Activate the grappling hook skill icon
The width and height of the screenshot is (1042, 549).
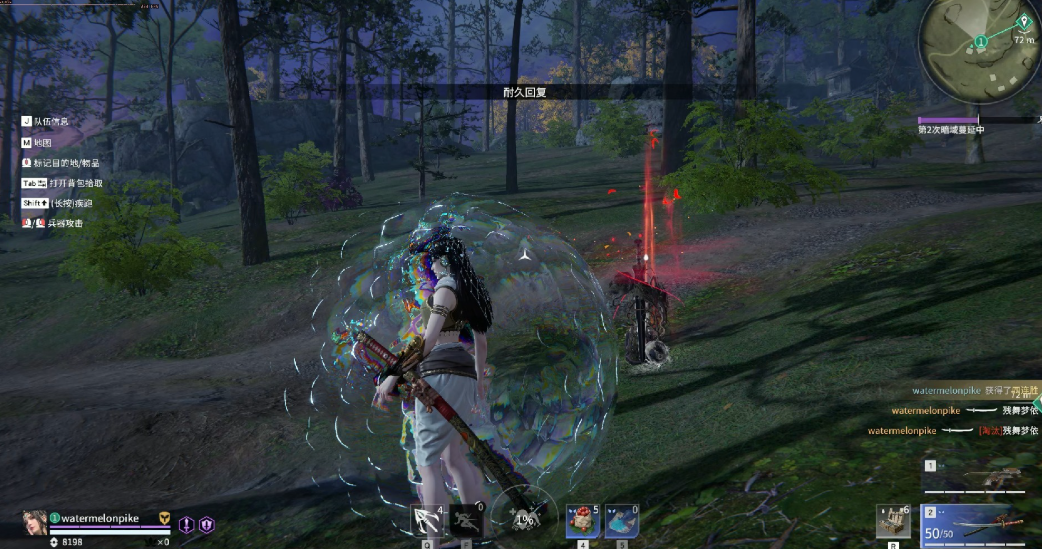pos(427,519)
